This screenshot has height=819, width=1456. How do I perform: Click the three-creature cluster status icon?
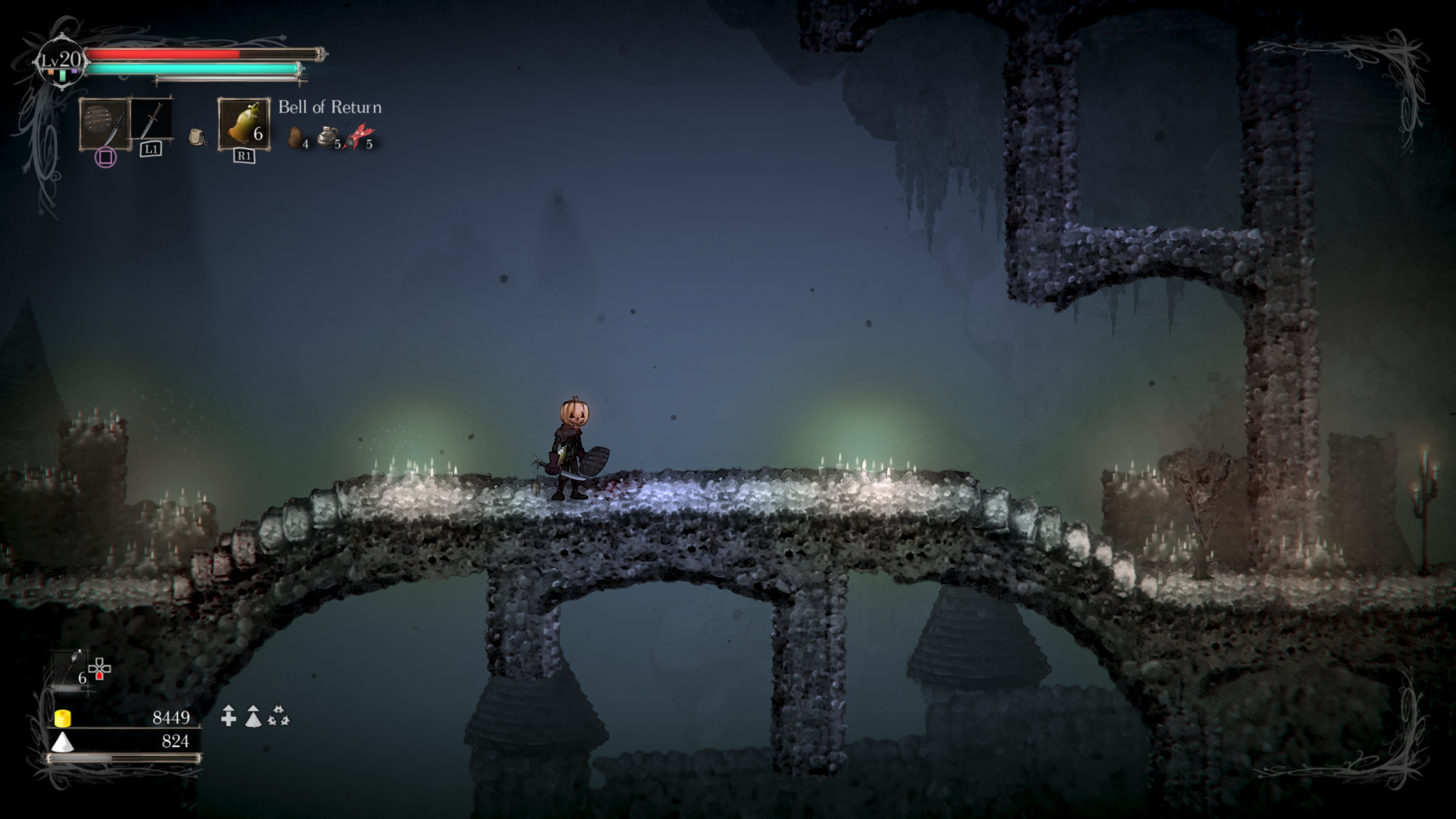tap(279, 716)
